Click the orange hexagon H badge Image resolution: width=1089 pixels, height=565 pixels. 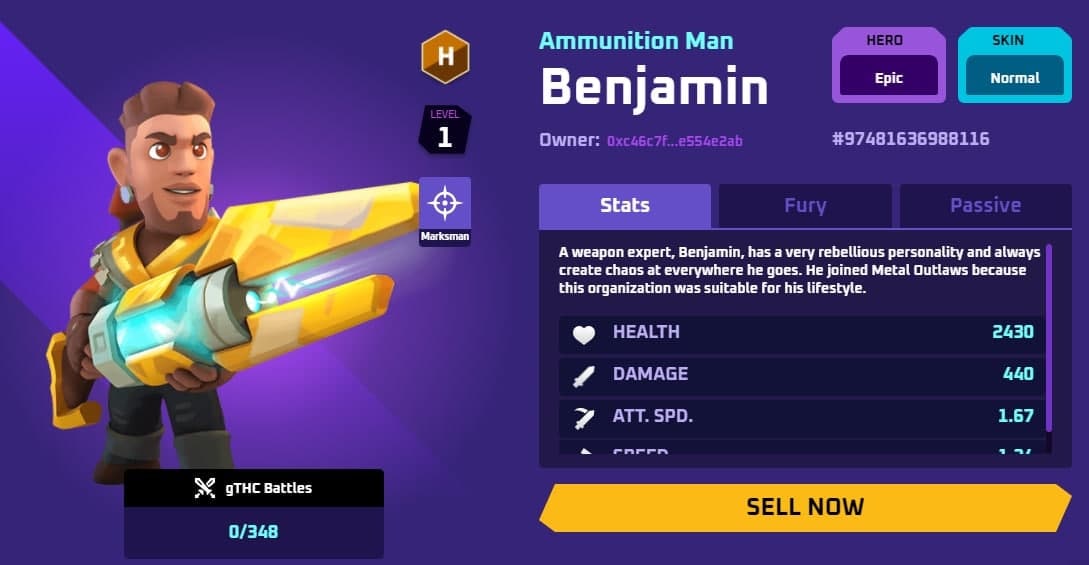(x=445, y=56)
